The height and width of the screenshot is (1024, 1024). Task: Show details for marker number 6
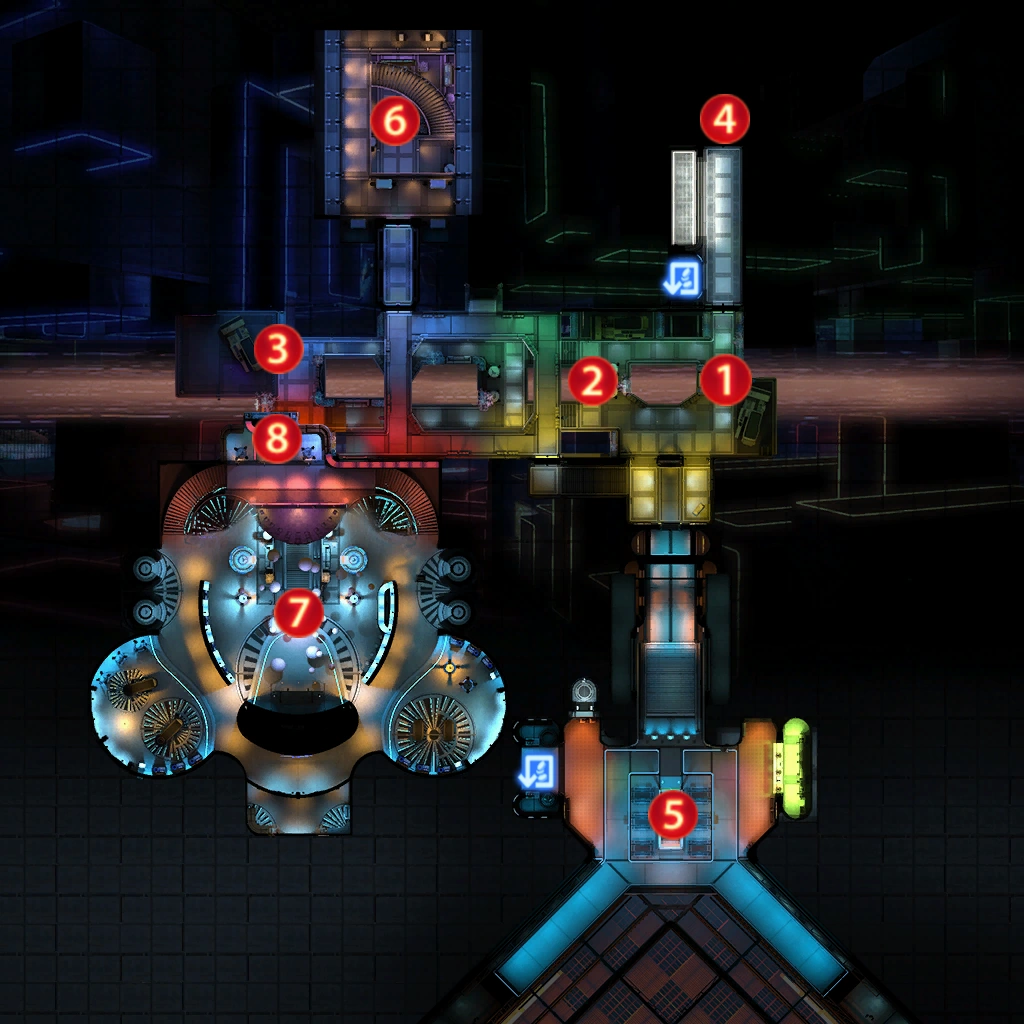[x=394, y=121]
